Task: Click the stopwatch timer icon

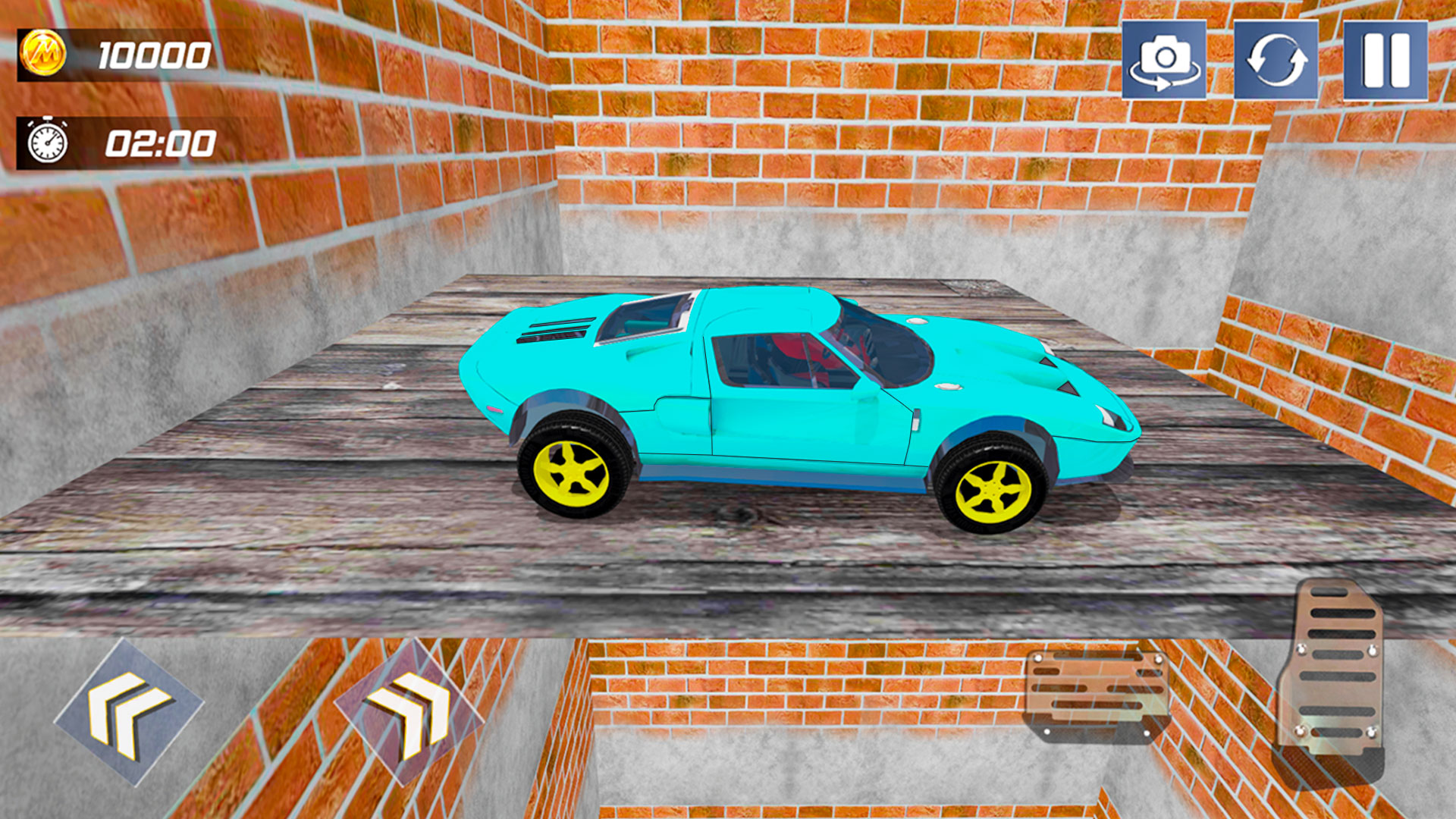Action: (x=47, y=140)
